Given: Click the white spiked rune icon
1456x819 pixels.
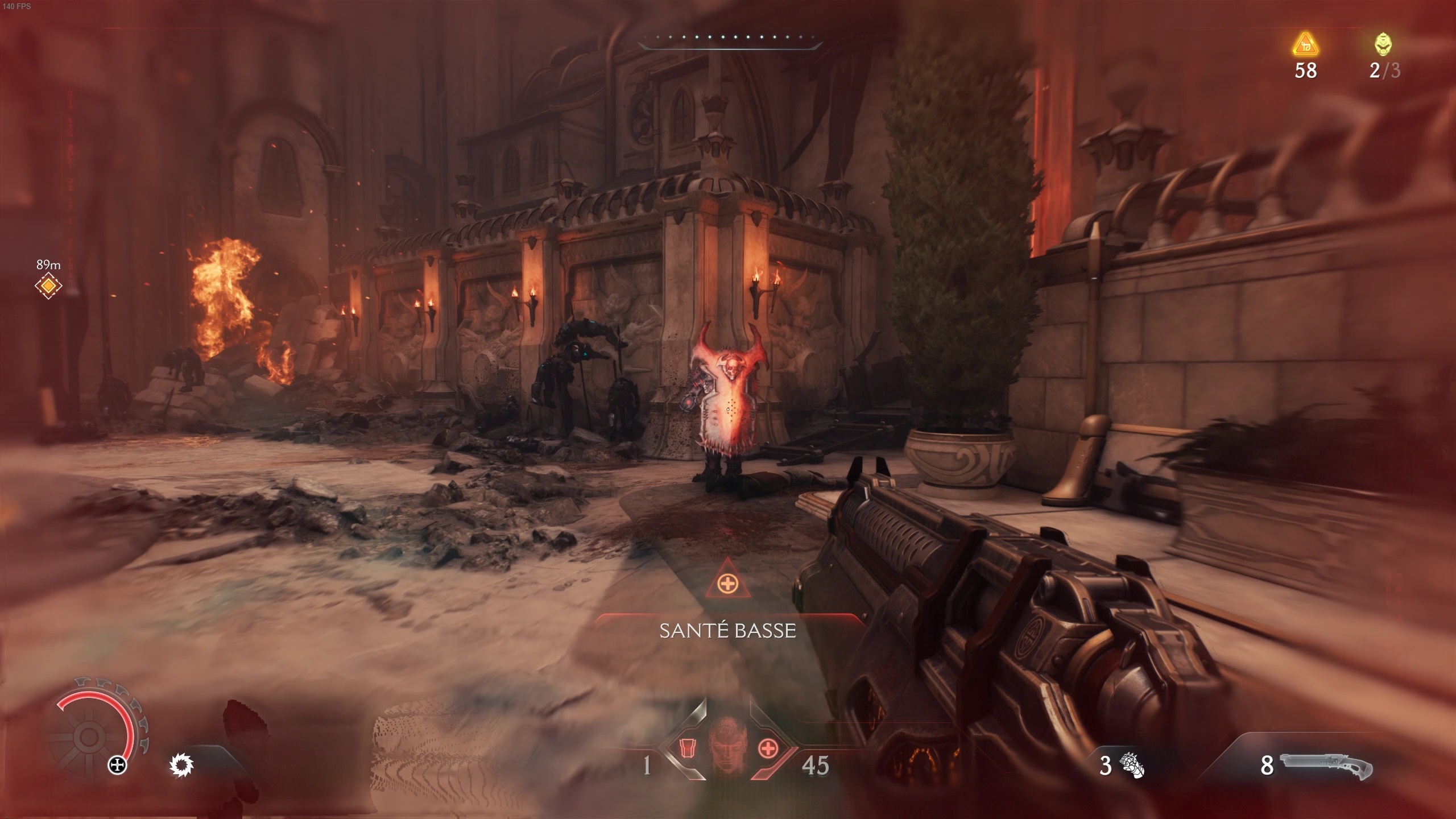Looking at the screenshot, I should point(182,766).
